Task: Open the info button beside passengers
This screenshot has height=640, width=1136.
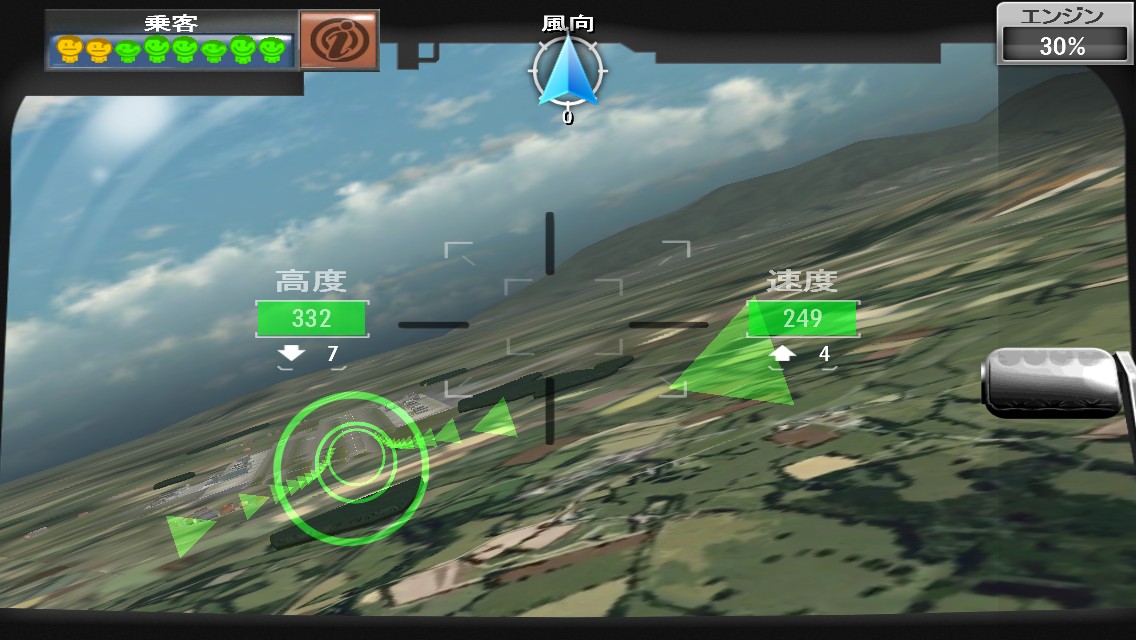Action: point(339,39)
